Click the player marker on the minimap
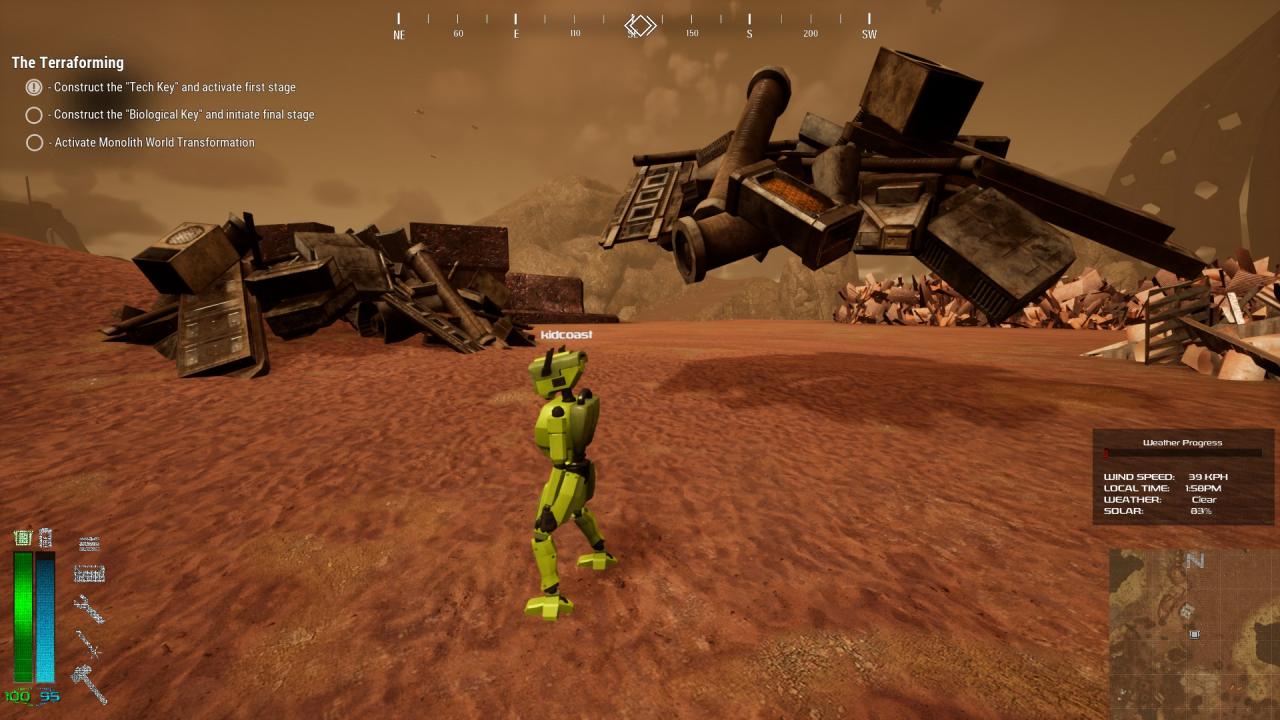 point(1193,634)
